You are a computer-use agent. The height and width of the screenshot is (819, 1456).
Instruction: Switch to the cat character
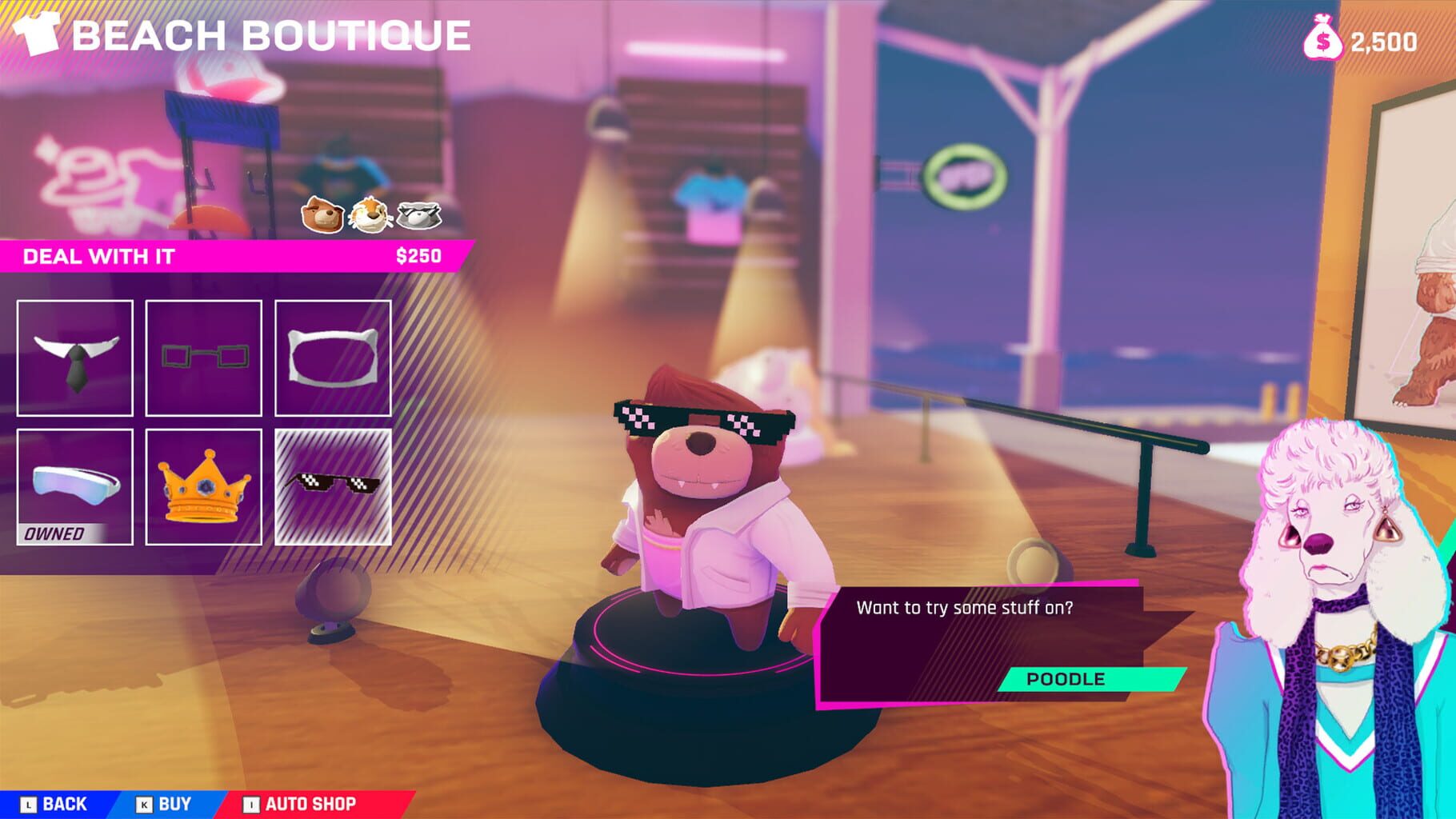370,214
